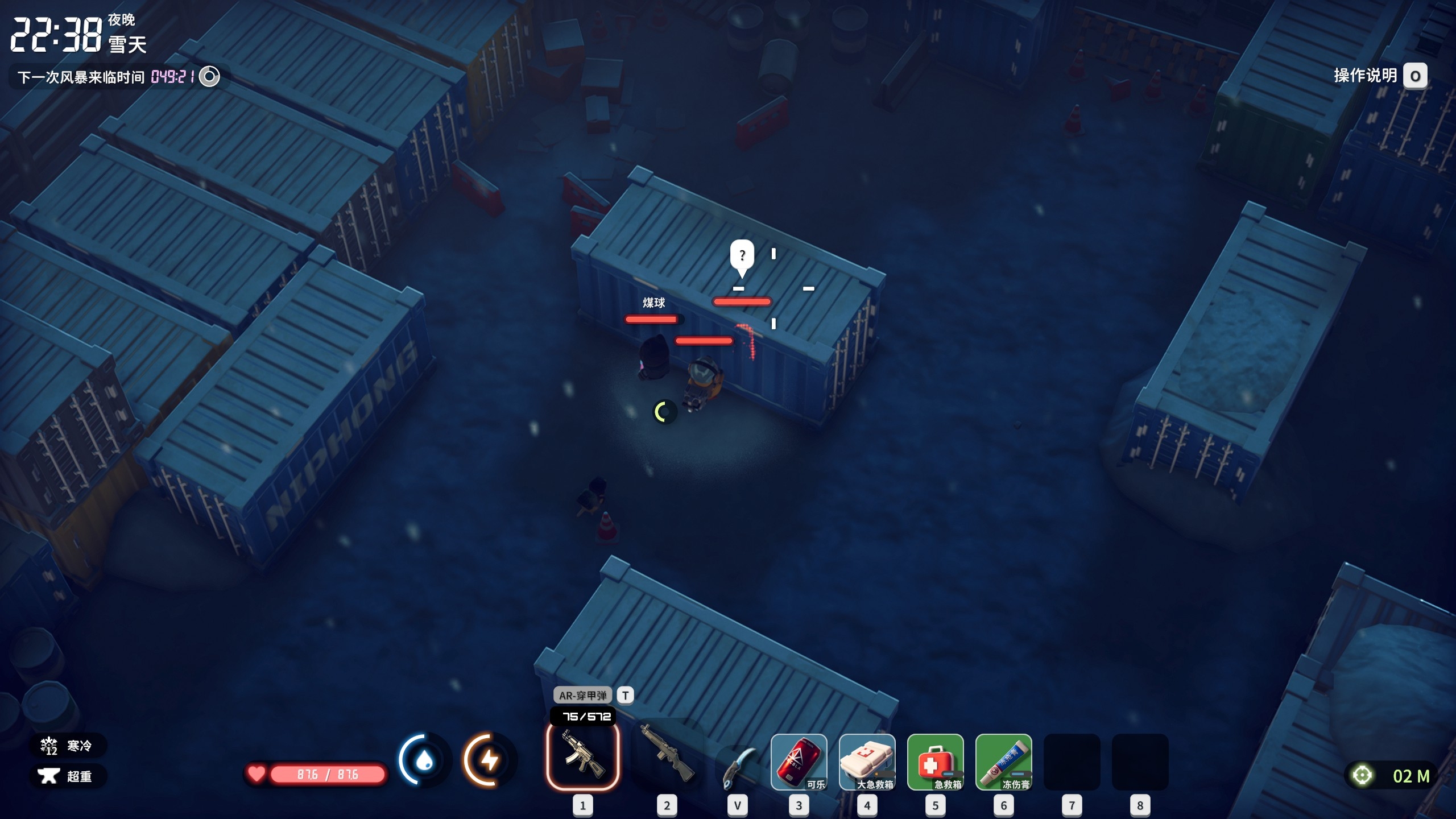
Task: Use the large first aid kit
Action: (867, 762)
